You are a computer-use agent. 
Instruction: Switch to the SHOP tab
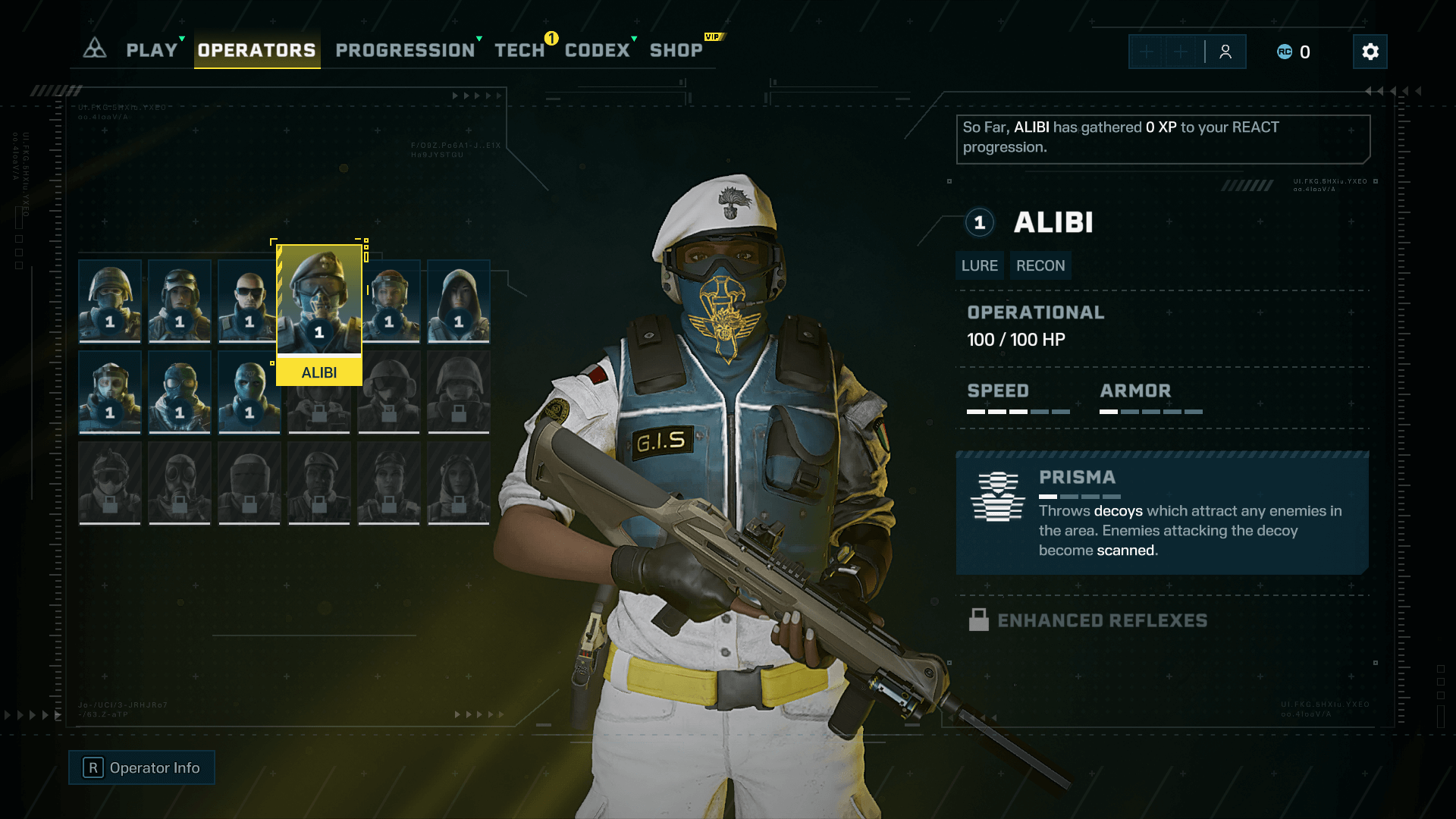point(677,50)
